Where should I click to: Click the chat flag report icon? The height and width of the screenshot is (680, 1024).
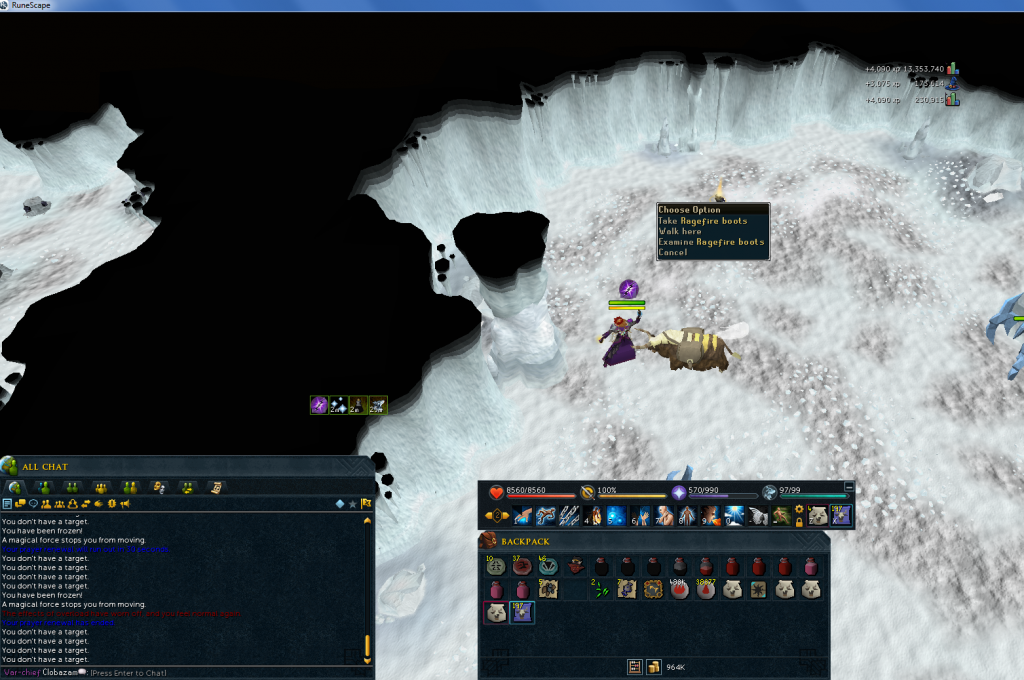tap(366, 503)
